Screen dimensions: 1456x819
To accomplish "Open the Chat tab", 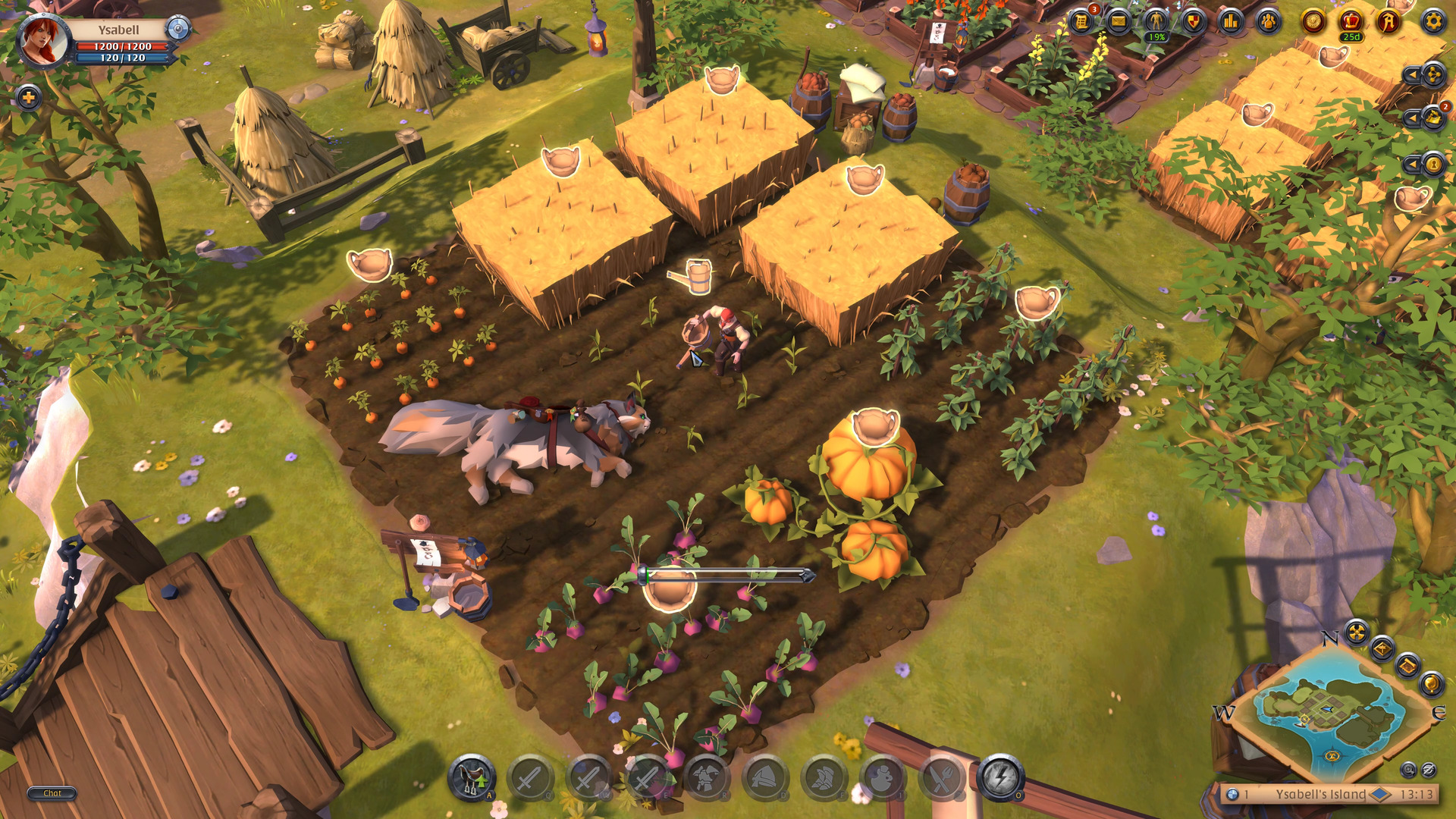I will click(53, 794).
